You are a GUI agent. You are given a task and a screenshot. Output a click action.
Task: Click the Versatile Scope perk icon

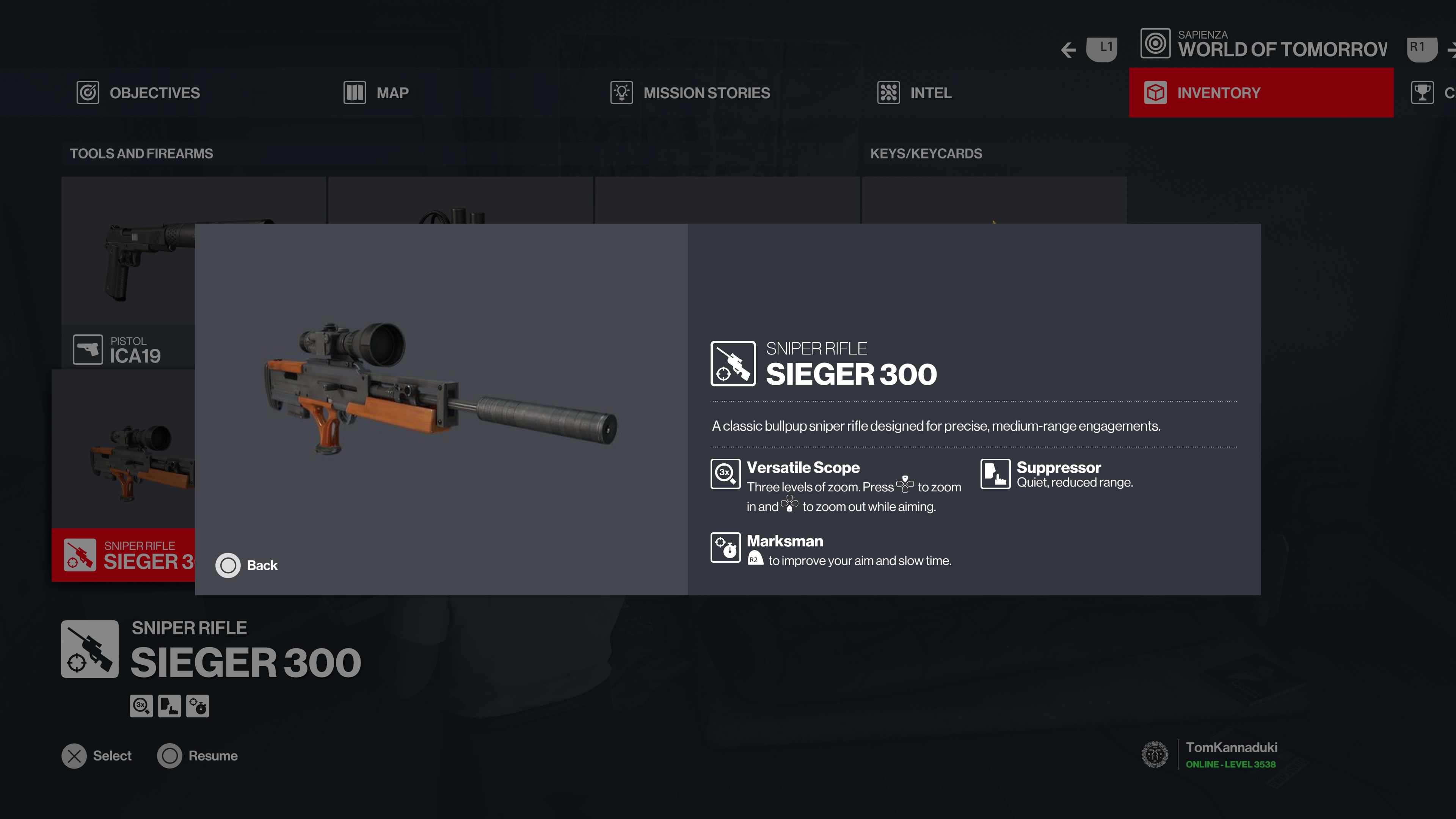coord(725,474)
